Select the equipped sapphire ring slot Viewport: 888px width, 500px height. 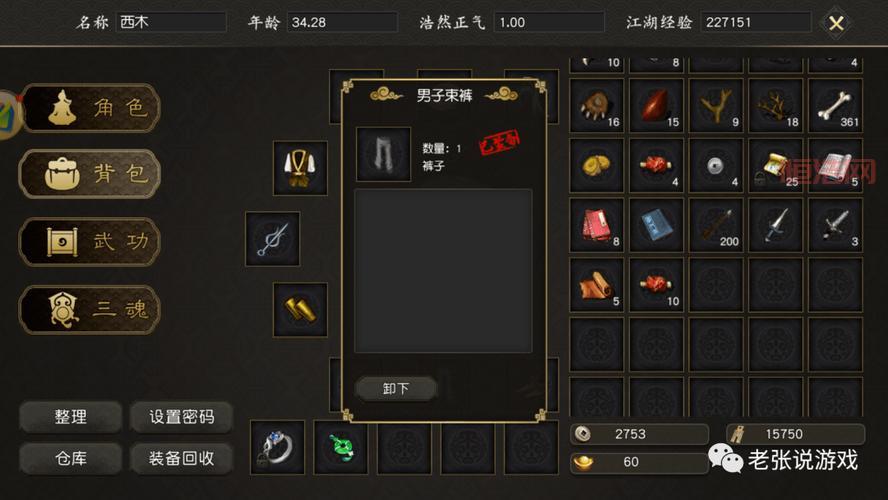(x=277, y=447)
